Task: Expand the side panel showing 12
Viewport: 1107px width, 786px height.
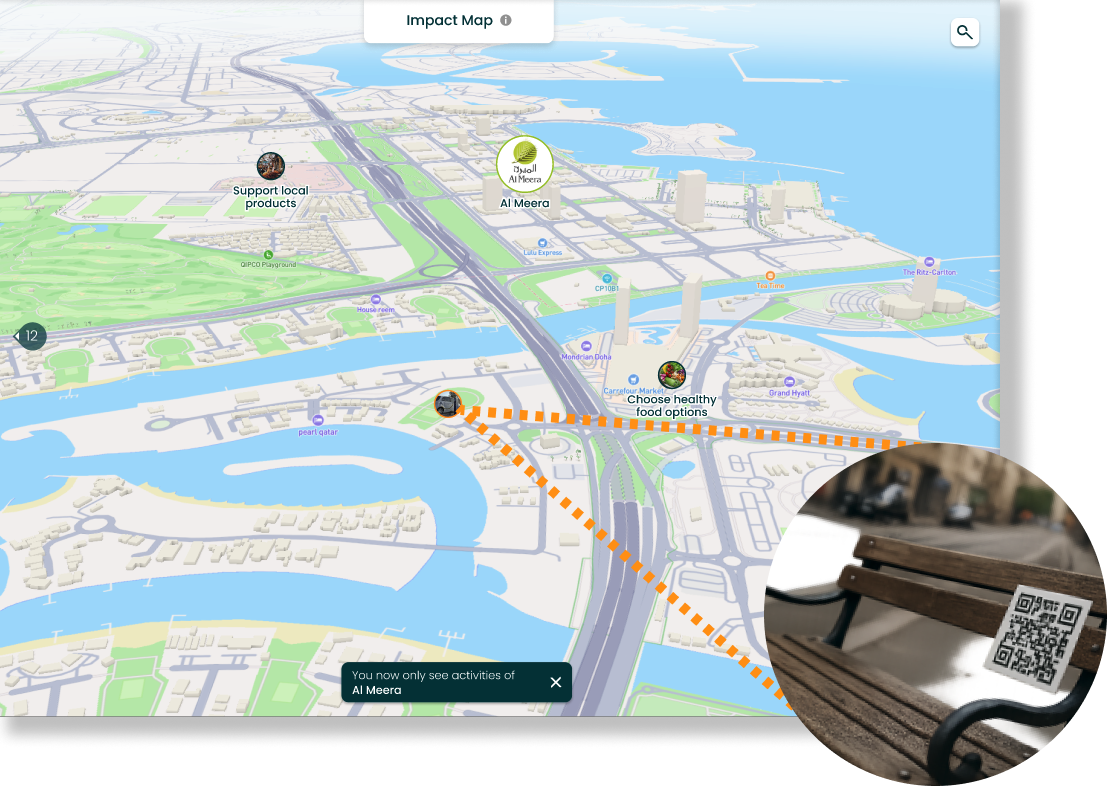Action: click(x=29, y=336)
